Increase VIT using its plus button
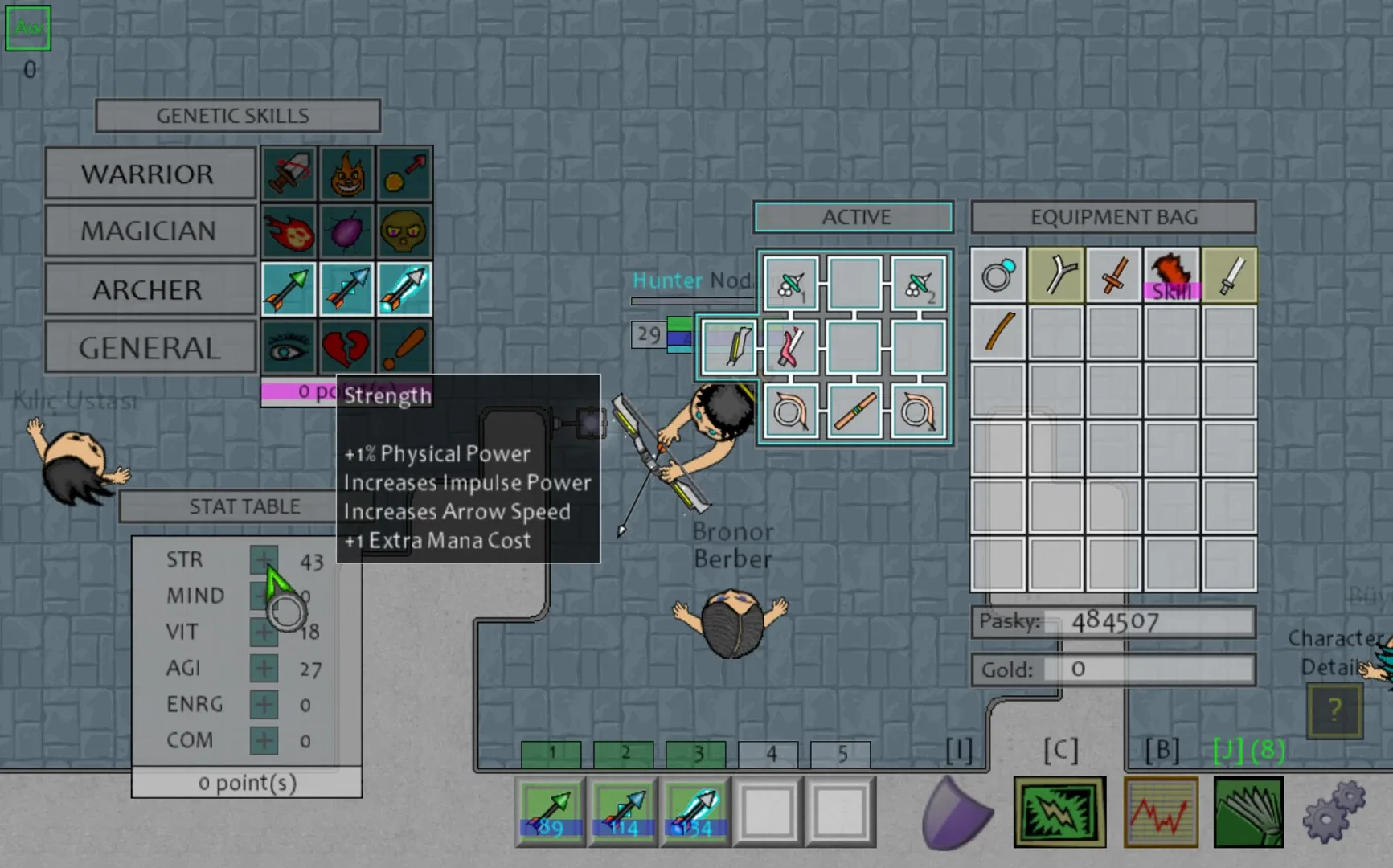This screenshot has height=868, width=1393. 263,632
